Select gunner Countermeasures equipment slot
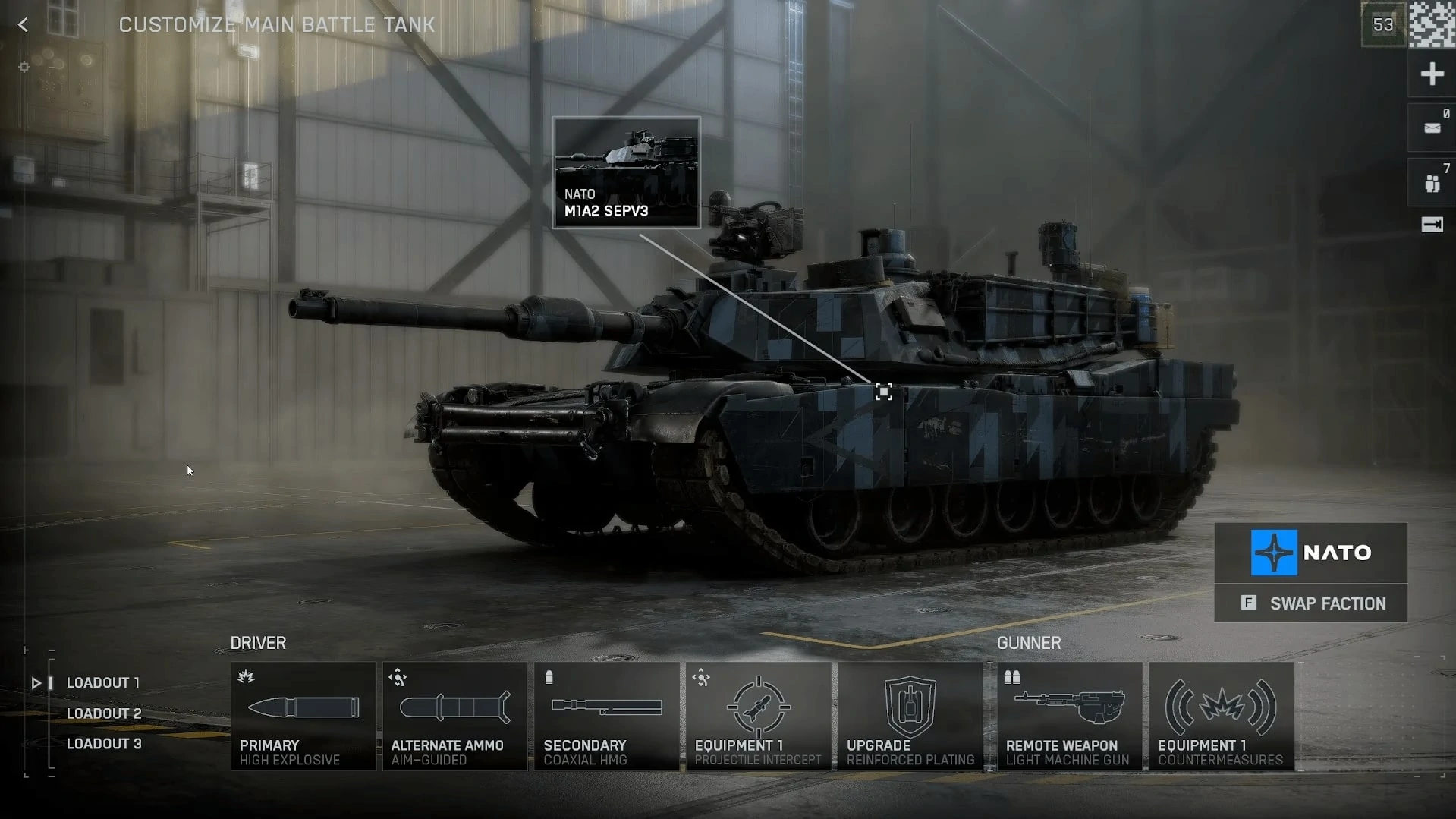Screen dimensions: 1456x819 (1221, 717)
